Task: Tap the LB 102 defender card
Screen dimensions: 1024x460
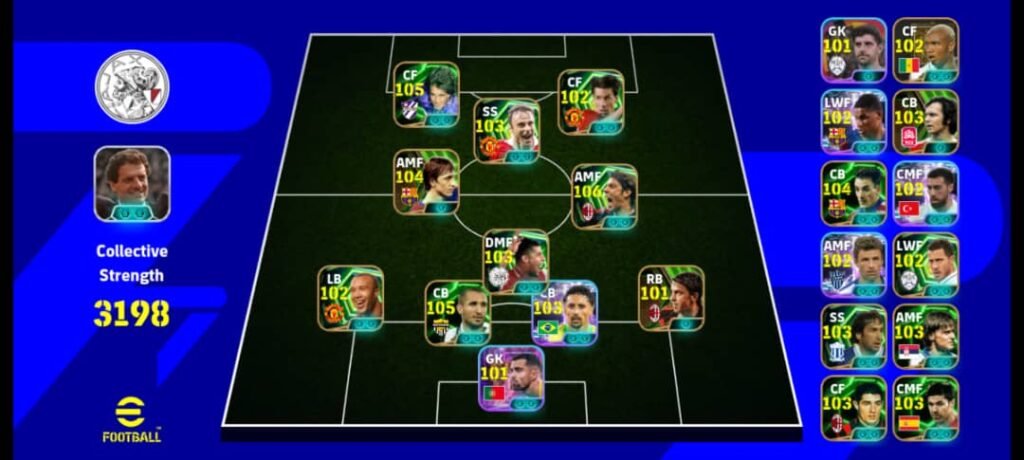Action: click(x=351, y=298)
